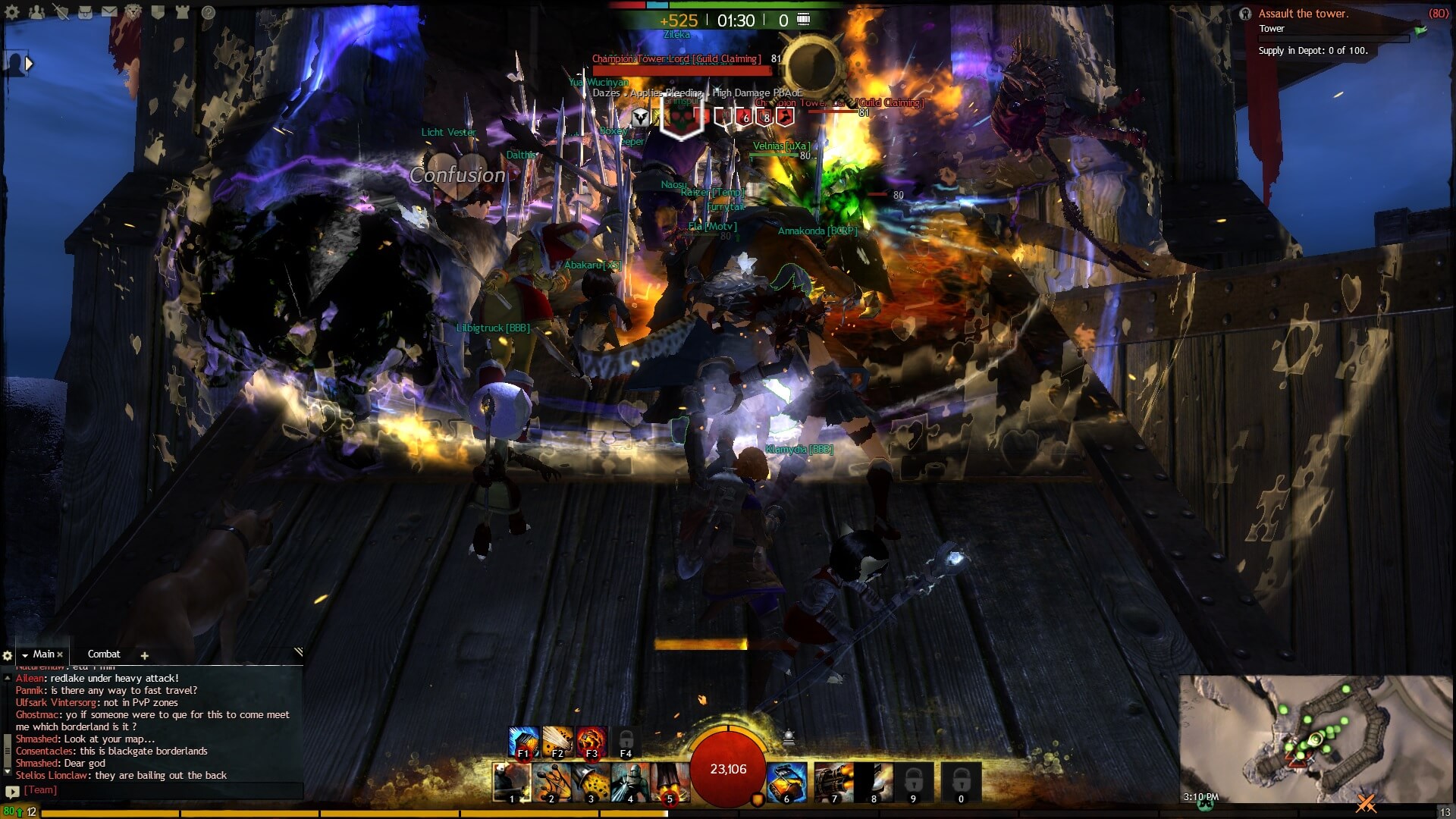The width and height of the screenshot is (1456, 819).
Task: Switch to the Main chat tab
Action: [x=44, y=654]
